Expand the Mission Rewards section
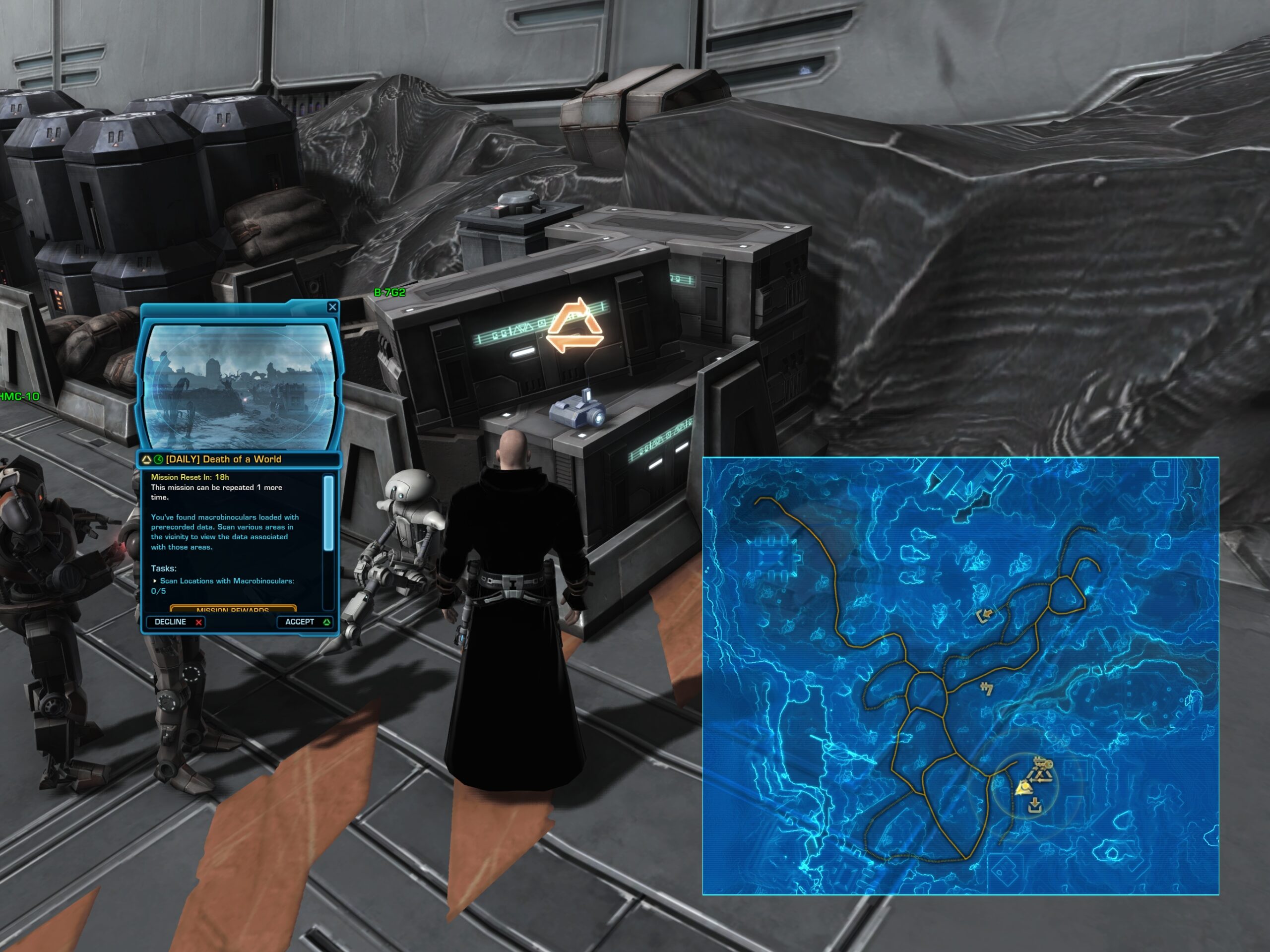Screen dimensions: 1270x952 [233, 609]
